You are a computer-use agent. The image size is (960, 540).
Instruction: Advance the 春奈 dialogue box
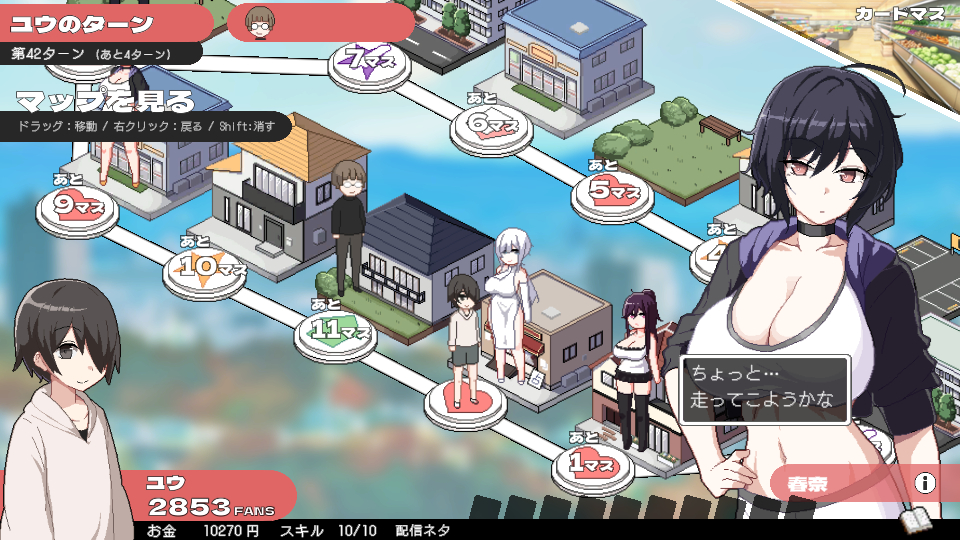(x=765, y=391)
